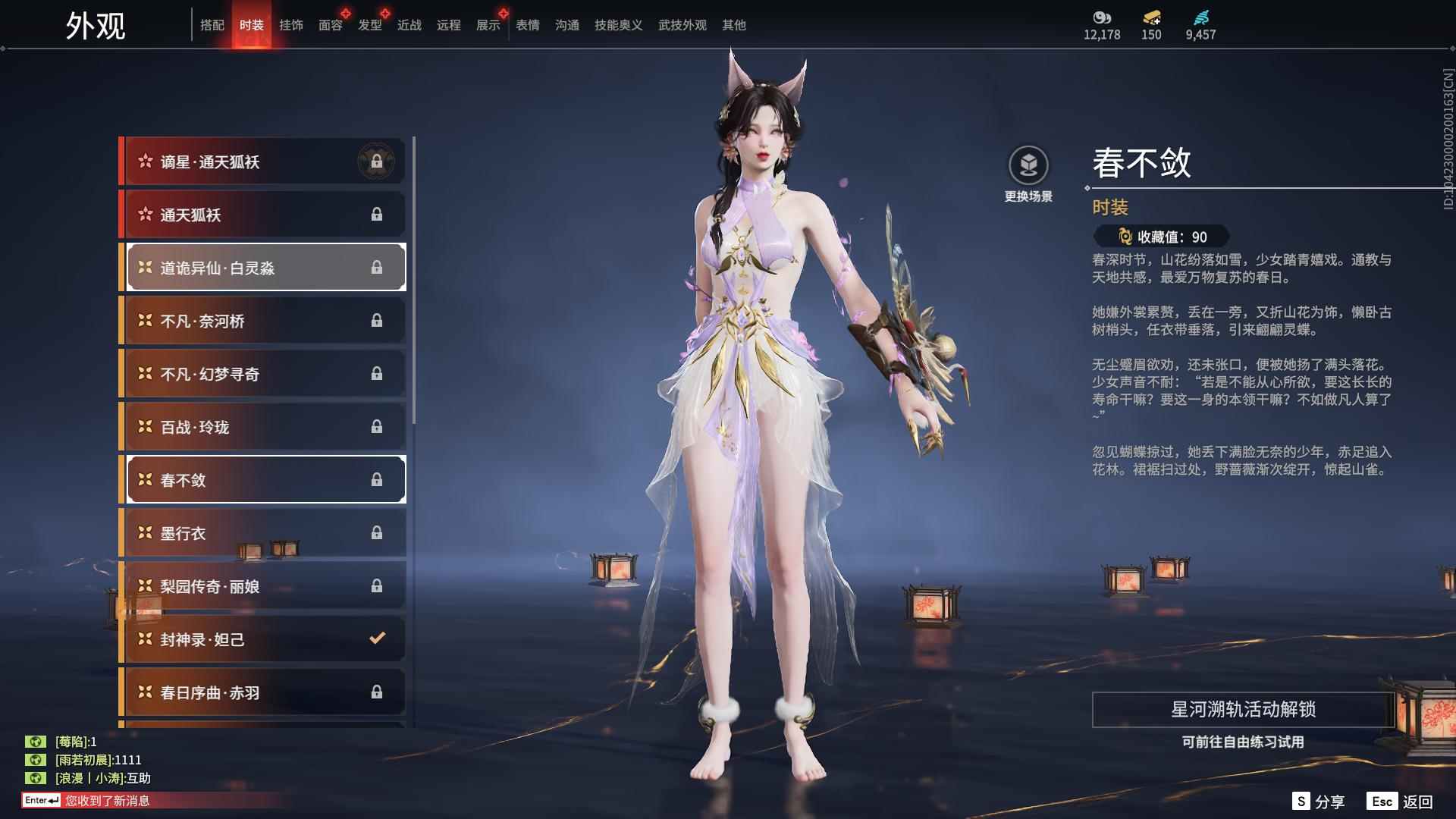The height and width of the screenshot is (819, 1456).
Task: Toggle the checkmark on 封神录·妲己 outfit
Action: point(377,639)
